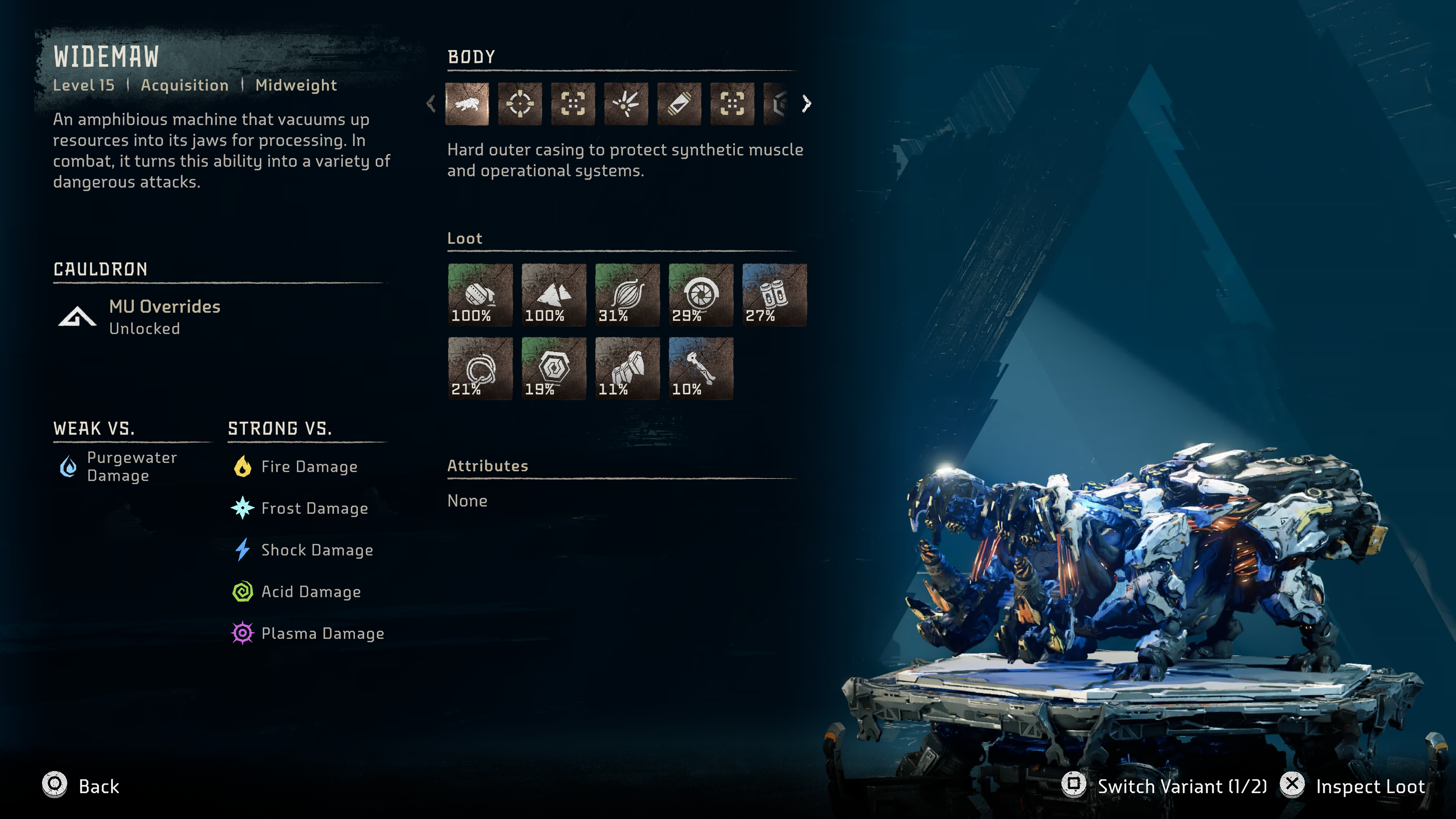This screenshot has width=1456, height=819.
Task: Show the next machine parts with right arrow
Action: [x=806, y=104]
